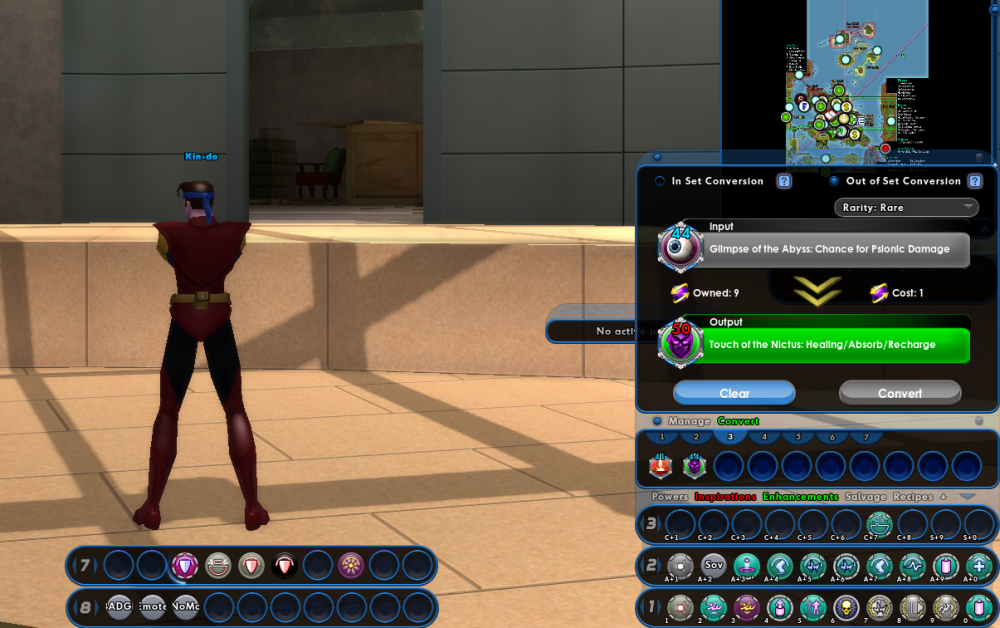Click the Convert button
The height and width of the screenshot is (628, 1000).
[x=899, y=393]
